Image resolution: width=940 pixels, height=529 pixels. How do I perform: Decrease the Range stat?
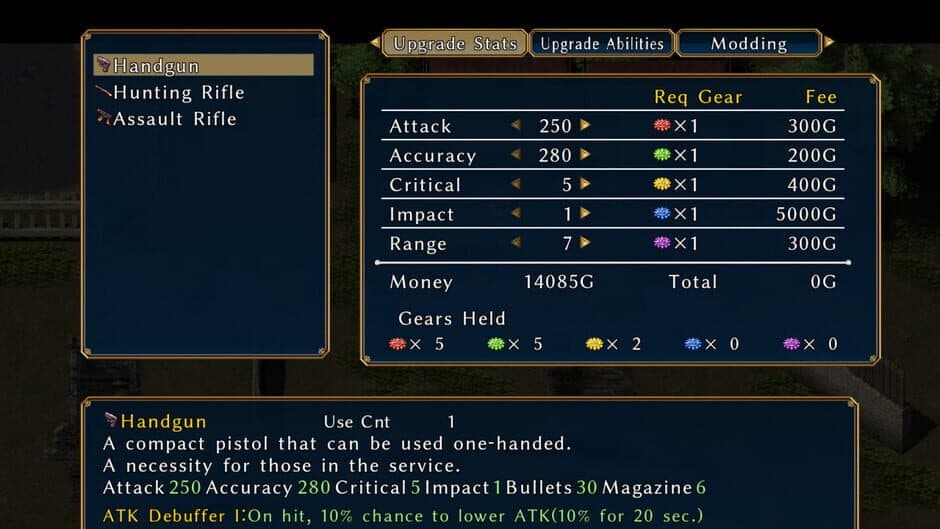516,243
